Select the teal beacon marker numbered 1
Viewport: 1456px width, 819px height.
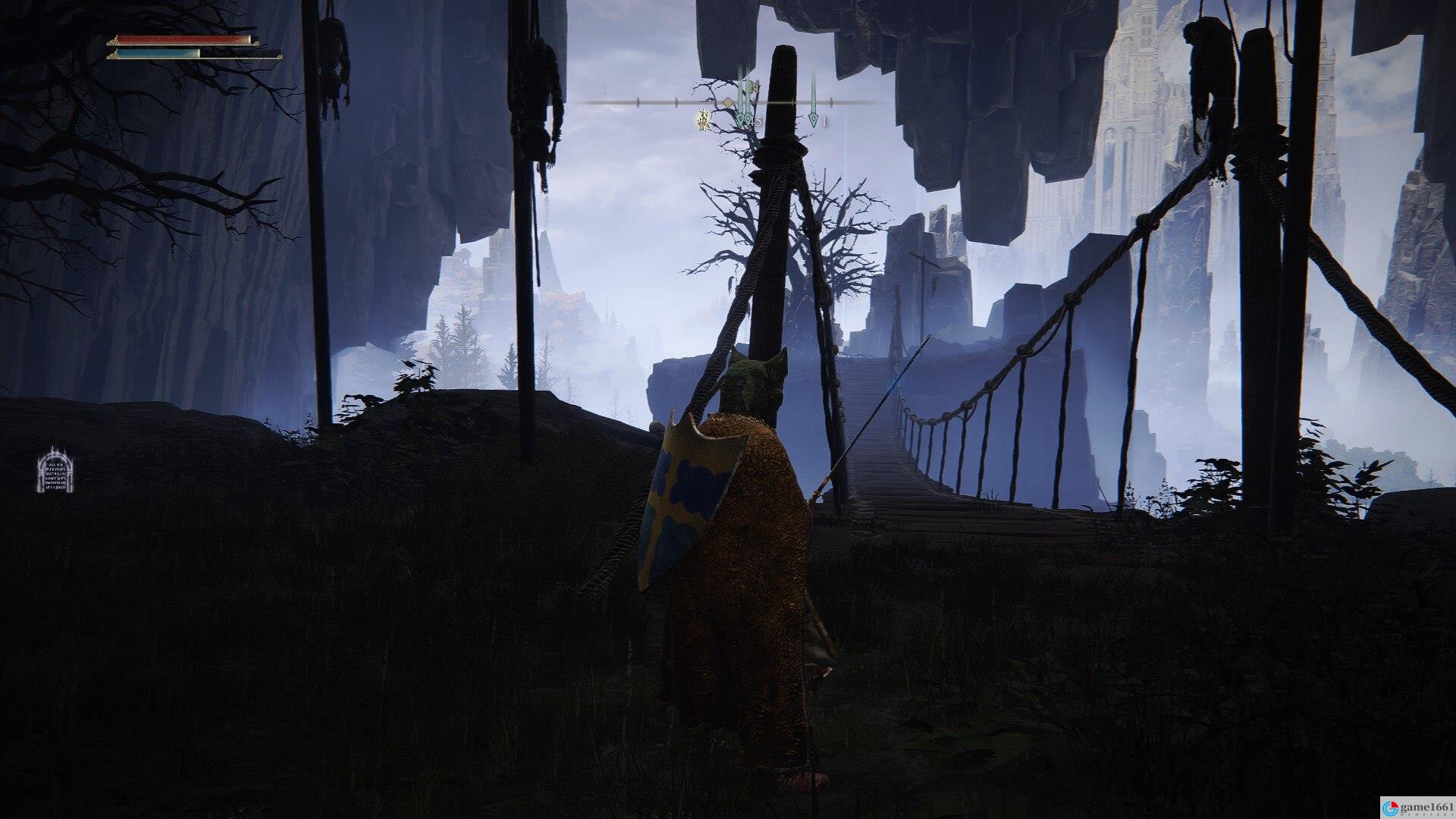813,119
